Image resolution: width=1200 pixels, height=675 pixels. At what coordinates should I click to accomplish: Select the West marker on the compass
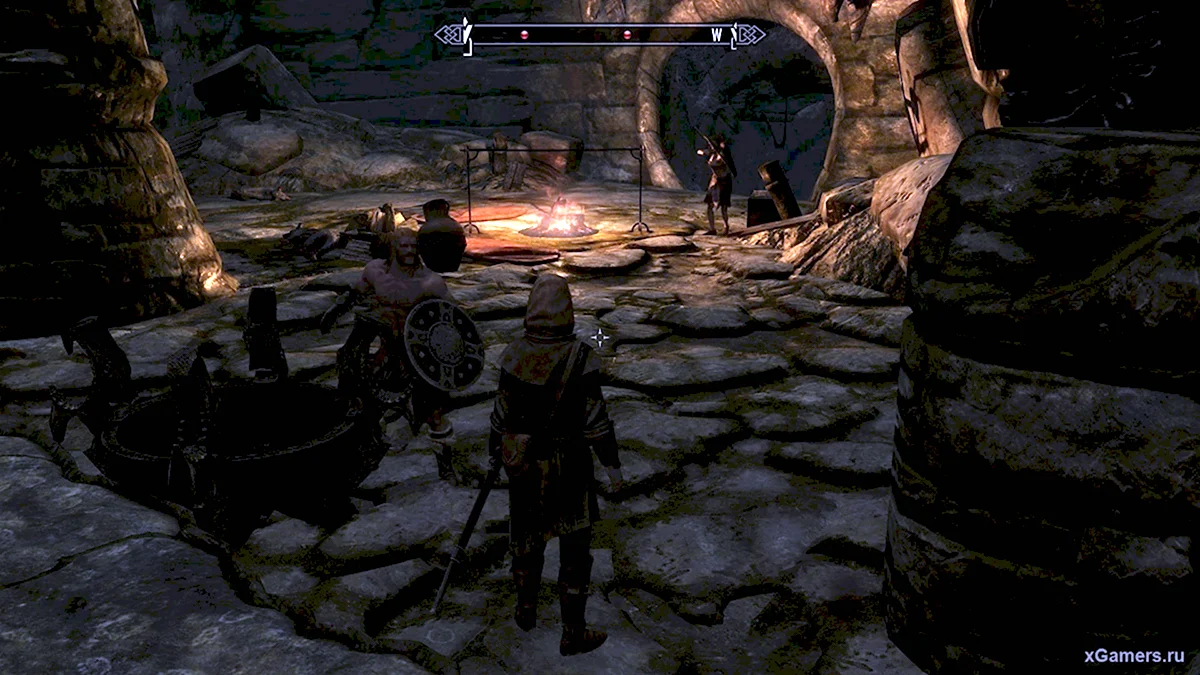[x=717, y=35]
